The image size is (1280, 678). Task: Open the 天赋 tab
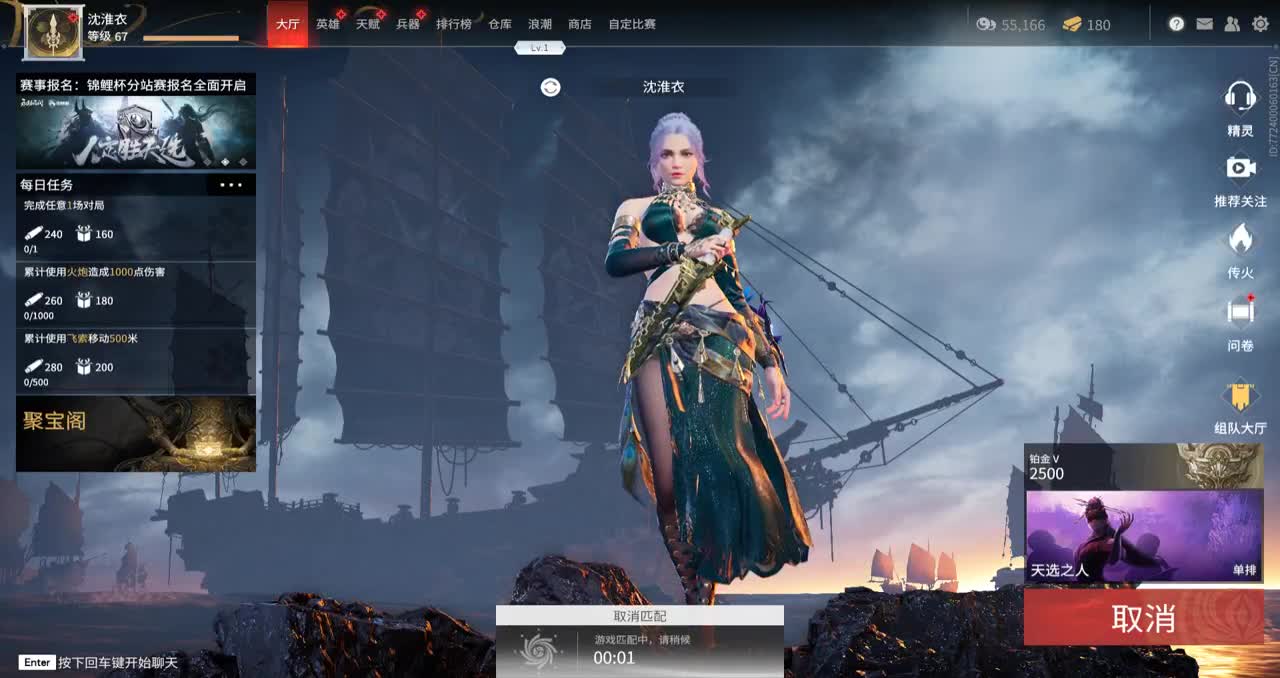pyautogui.click(x=367, y=24)
